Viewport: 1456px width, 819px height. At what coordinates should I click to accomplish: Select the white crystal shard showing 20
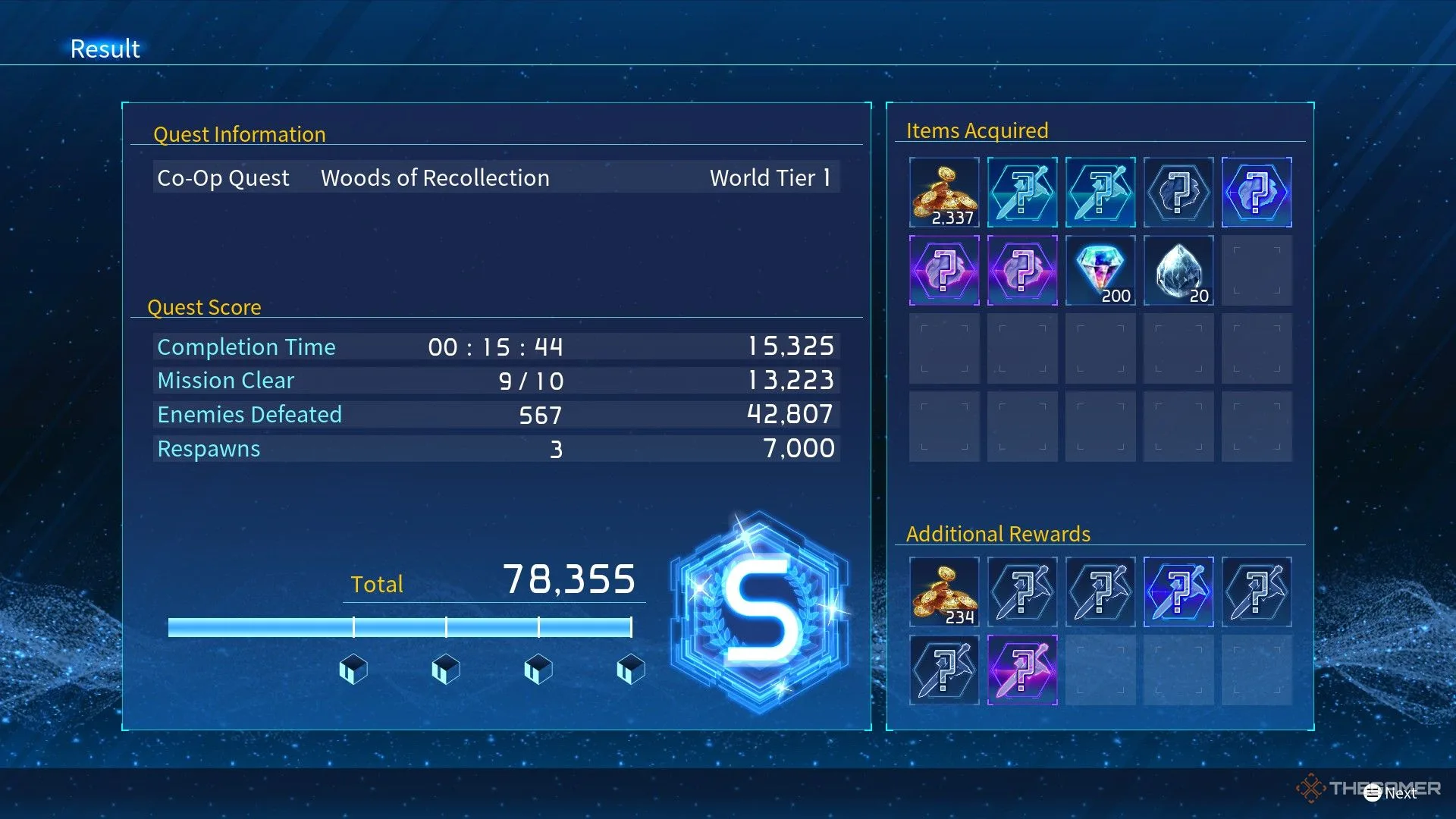pos(1178,271)
